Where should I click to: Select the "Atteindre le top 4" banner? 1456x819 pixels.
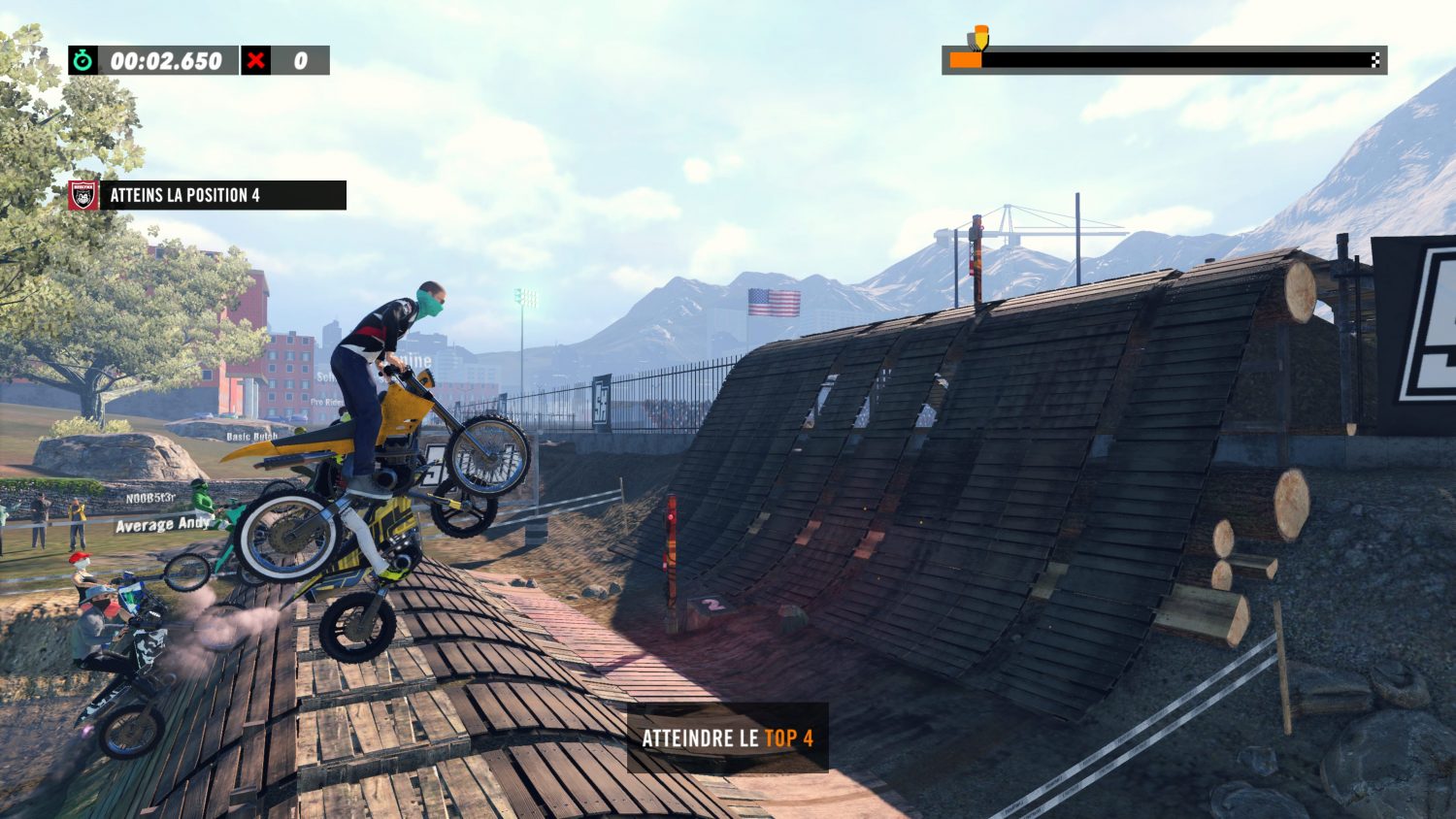click(x=727, y=738)
